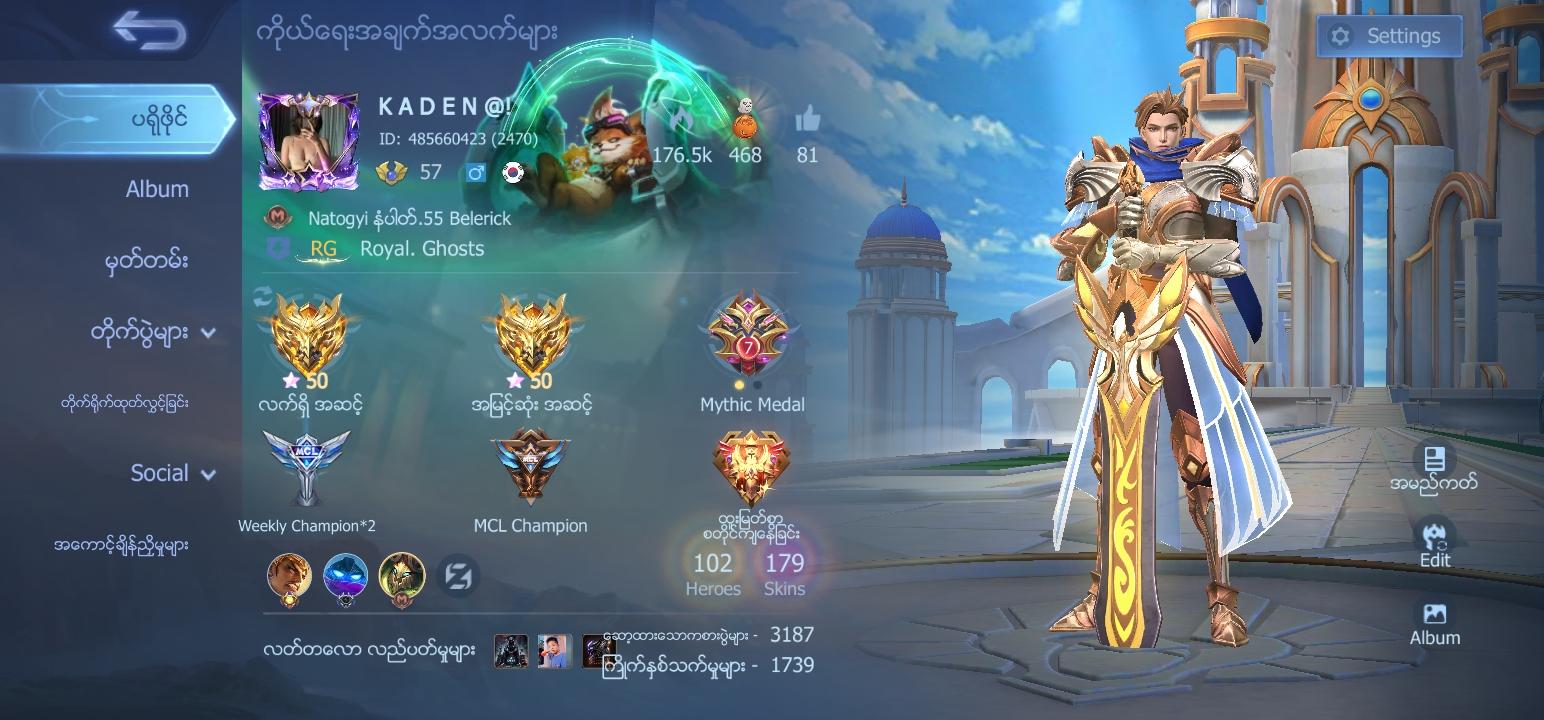Image resolution: width=1544 pixels, height=720 pixels.
Task: Click the thumbs-up like icon showing 81
Action: 806,122
